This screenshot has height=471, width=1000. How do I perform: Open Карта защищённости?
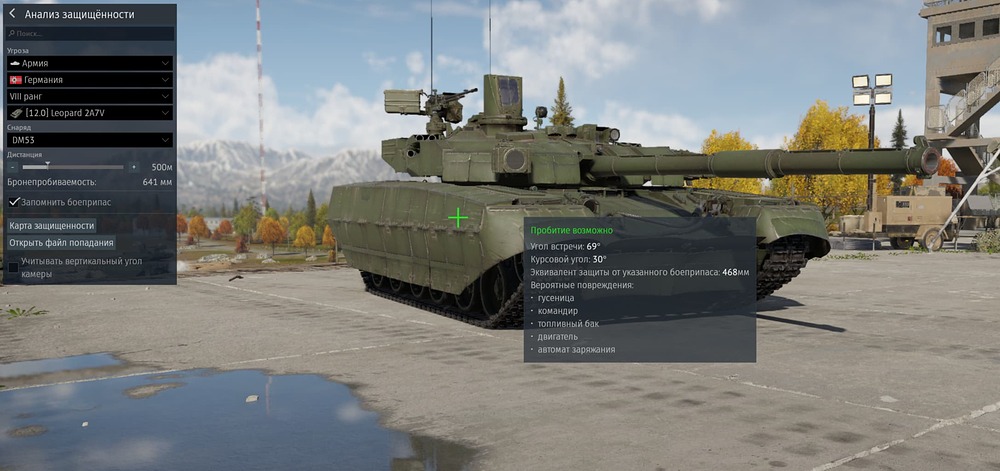(52, 226)
